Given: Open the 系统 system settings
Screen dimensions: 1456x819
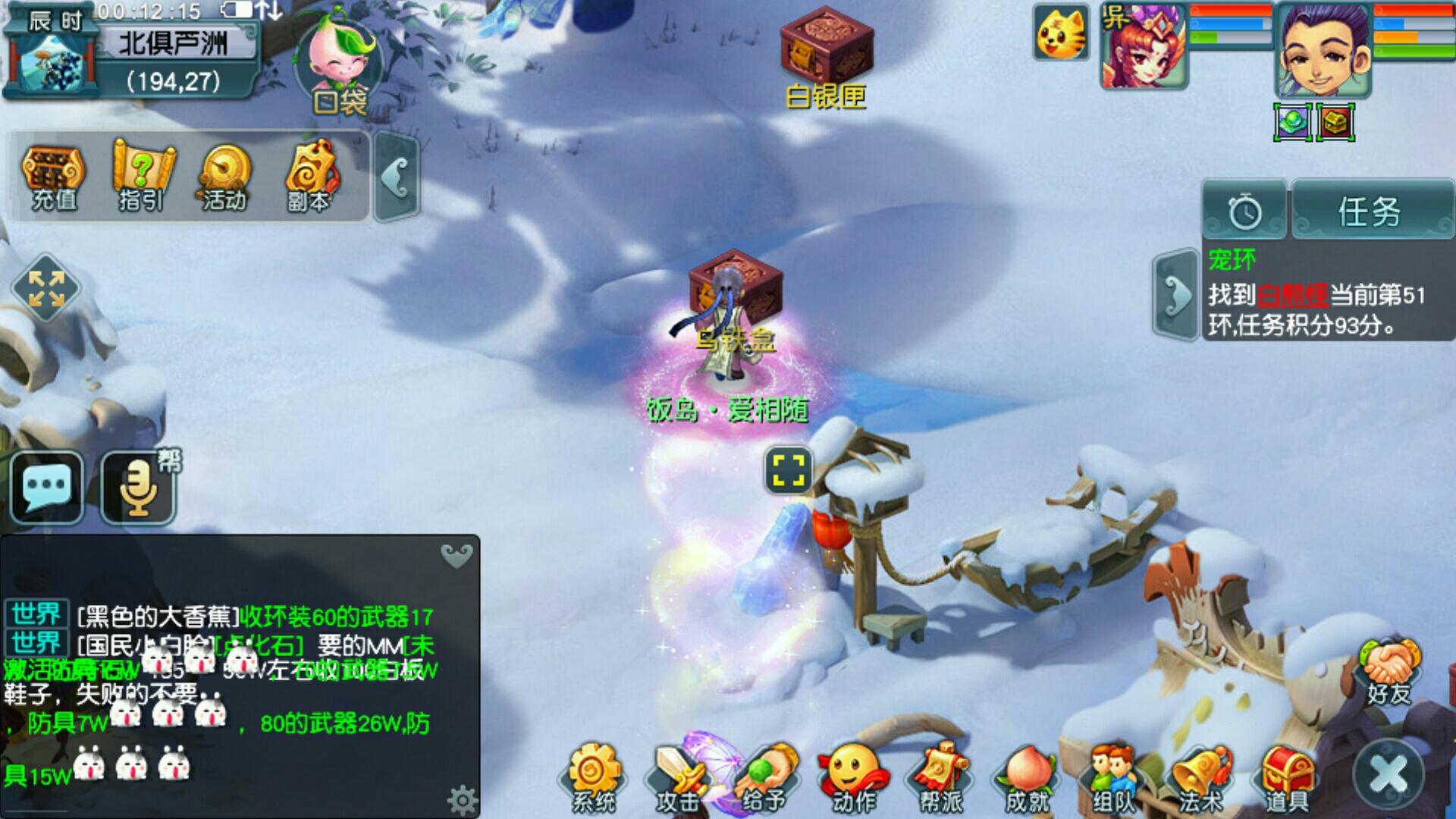Looking at the screenshot, I should (x=594, y=777).
